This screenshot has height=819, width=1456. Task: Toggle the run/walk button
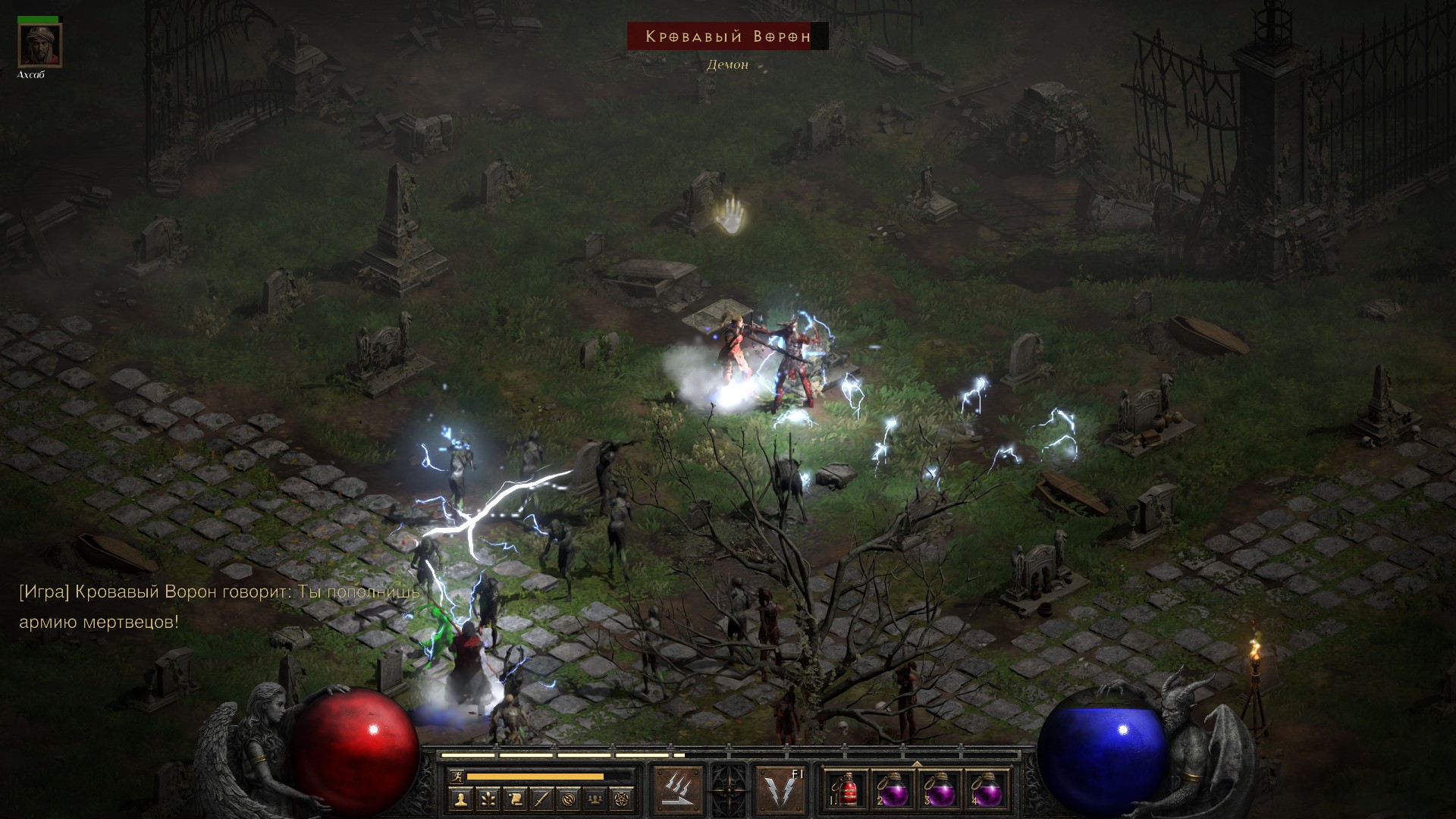click(x=456, y=776)
